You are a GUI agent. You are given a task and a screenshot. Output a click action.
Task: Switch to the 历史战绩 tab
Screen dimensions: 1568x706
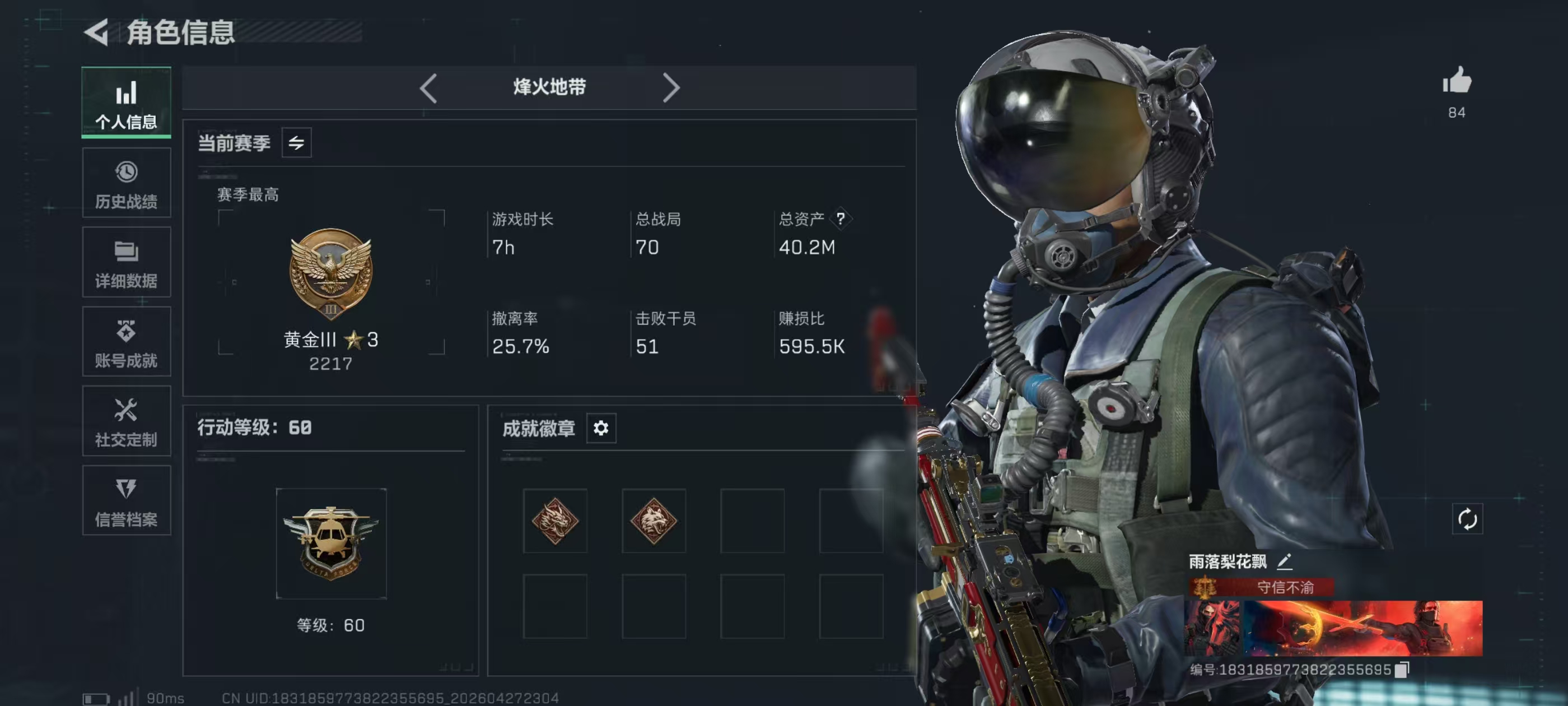point(126,183)
